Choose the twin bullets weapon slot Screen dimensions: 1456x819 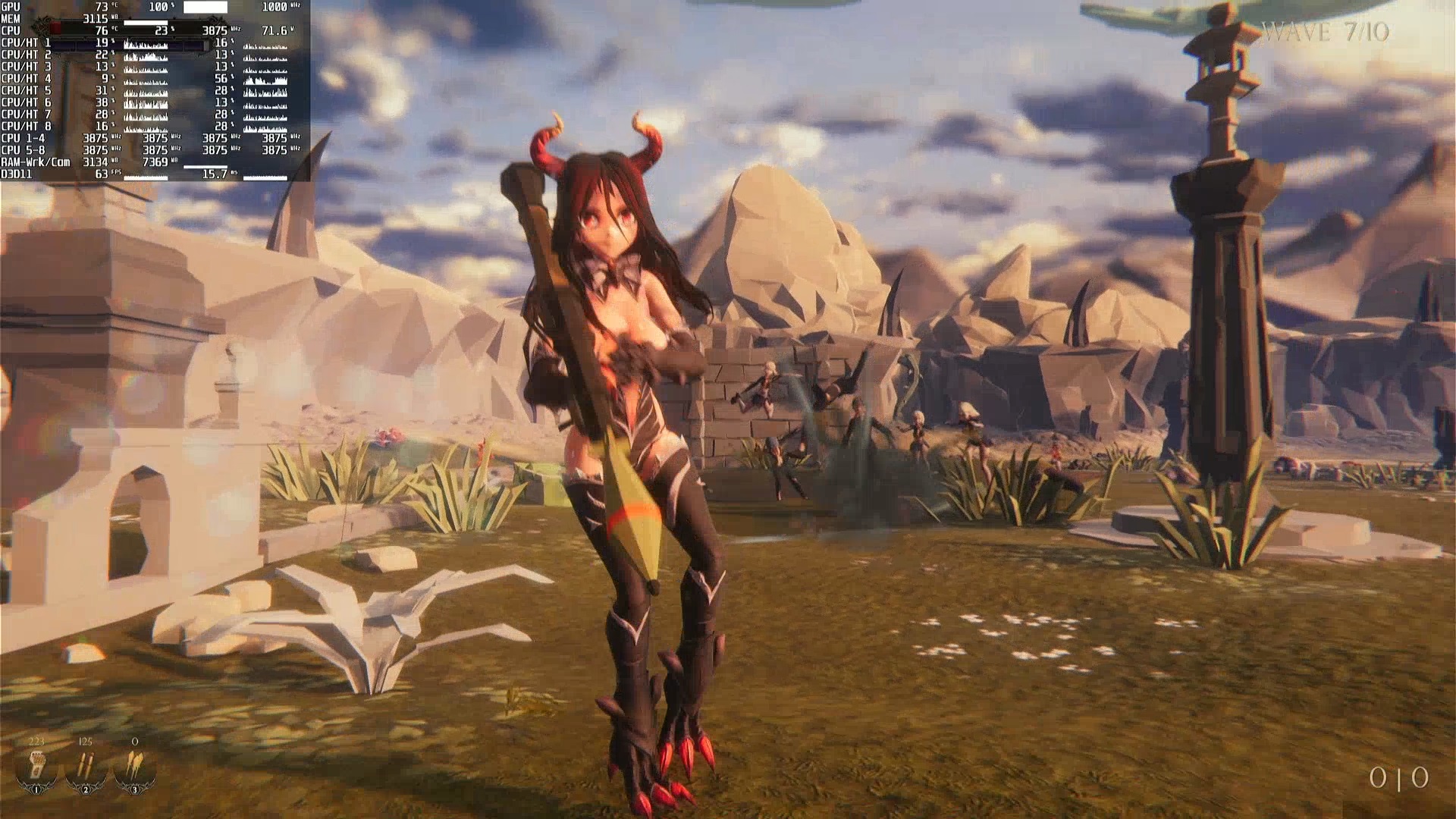pos(85,767)
